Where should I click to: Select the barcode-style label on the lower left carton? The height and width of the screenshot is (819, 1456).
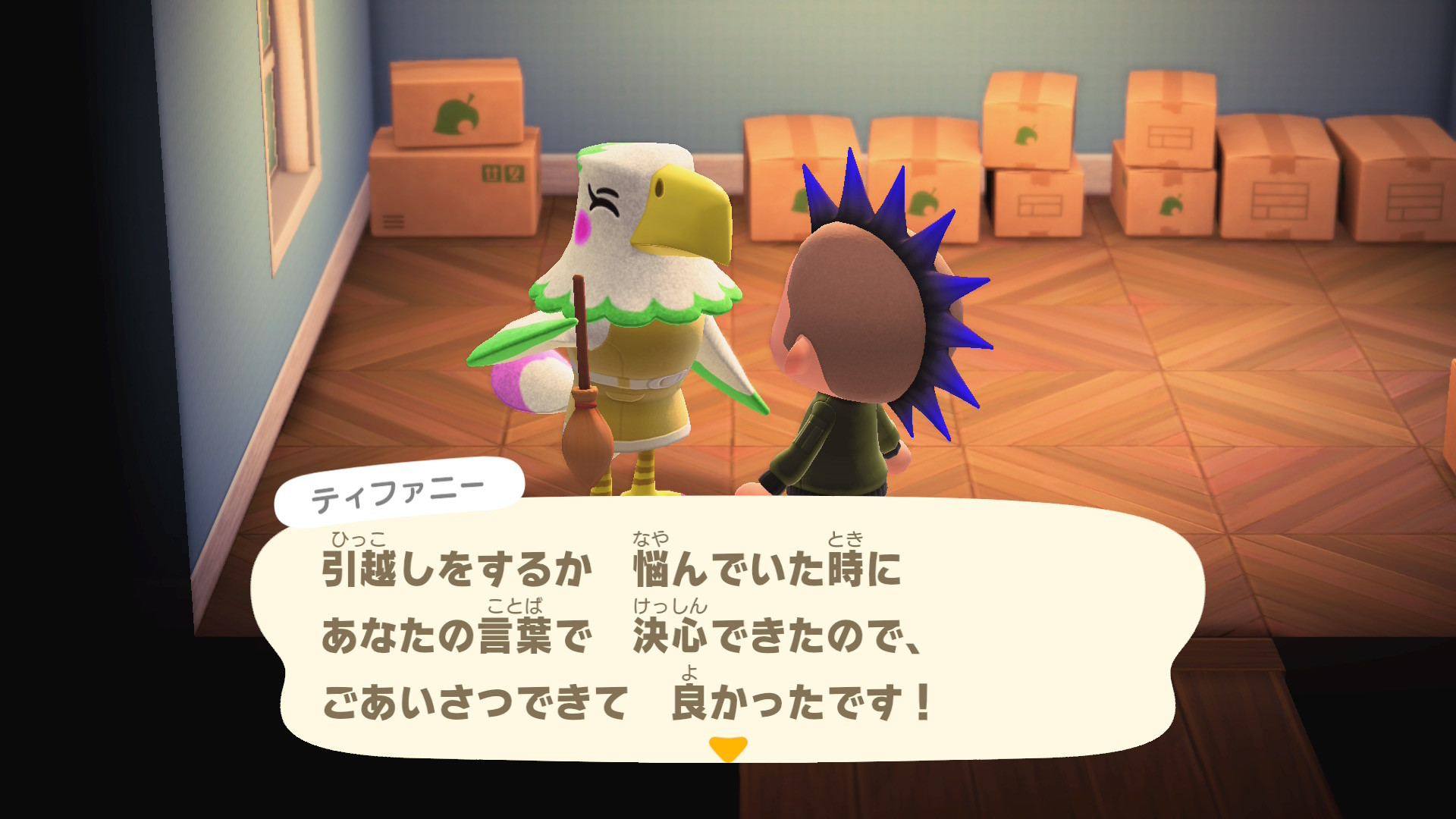(x=395, y=223)
